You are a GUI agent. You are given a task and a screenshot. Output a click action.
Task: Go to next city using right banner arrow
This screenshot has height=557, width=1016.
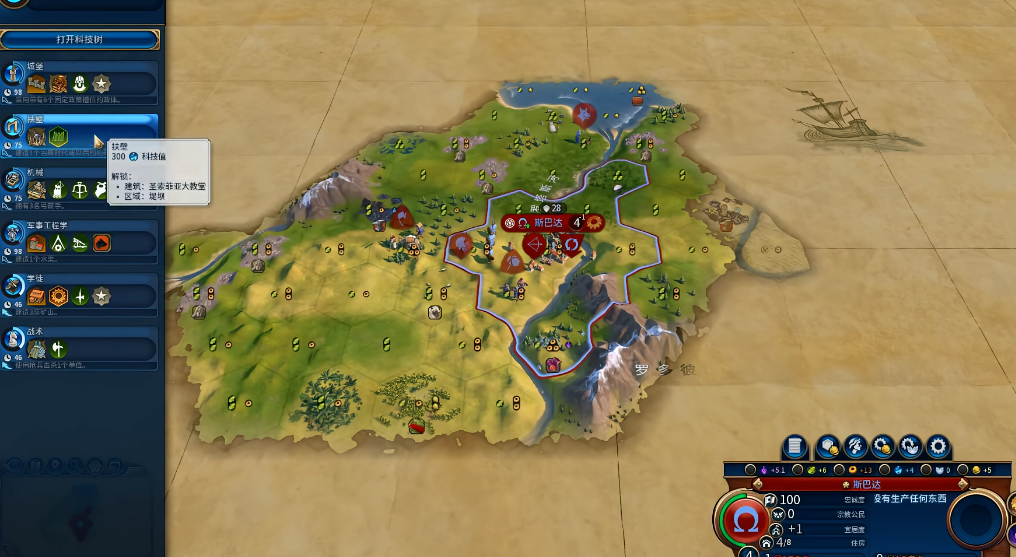point(962,484)
